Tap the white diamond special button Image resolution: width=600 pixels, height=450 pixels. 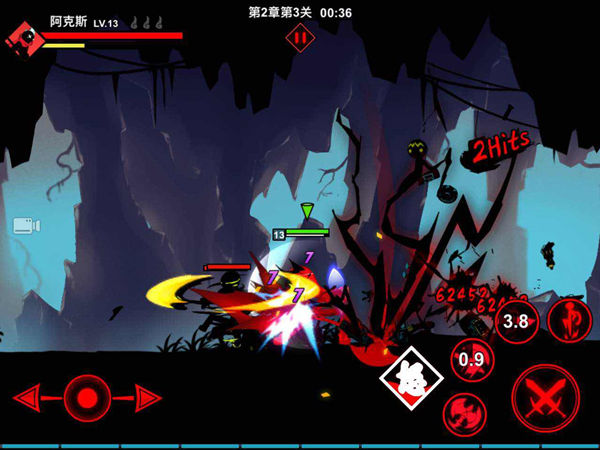409,380
